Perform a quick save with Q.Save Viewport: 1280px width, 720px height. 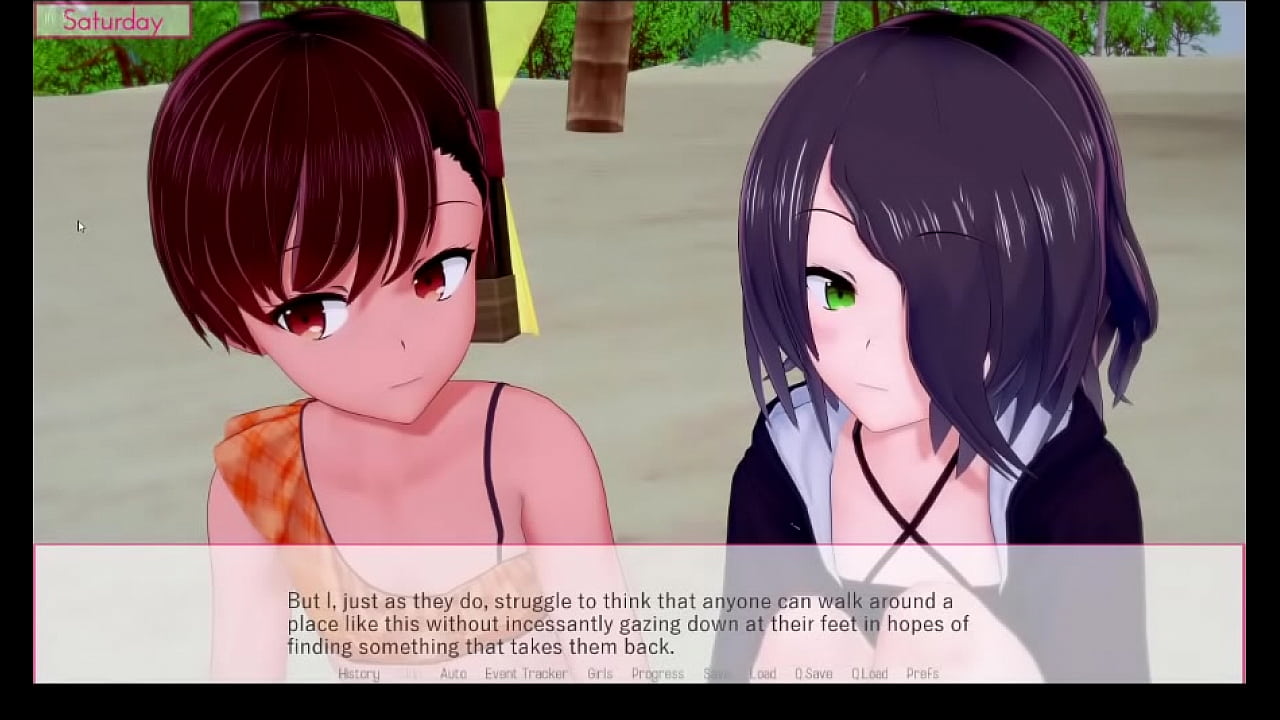click(812, 673)
